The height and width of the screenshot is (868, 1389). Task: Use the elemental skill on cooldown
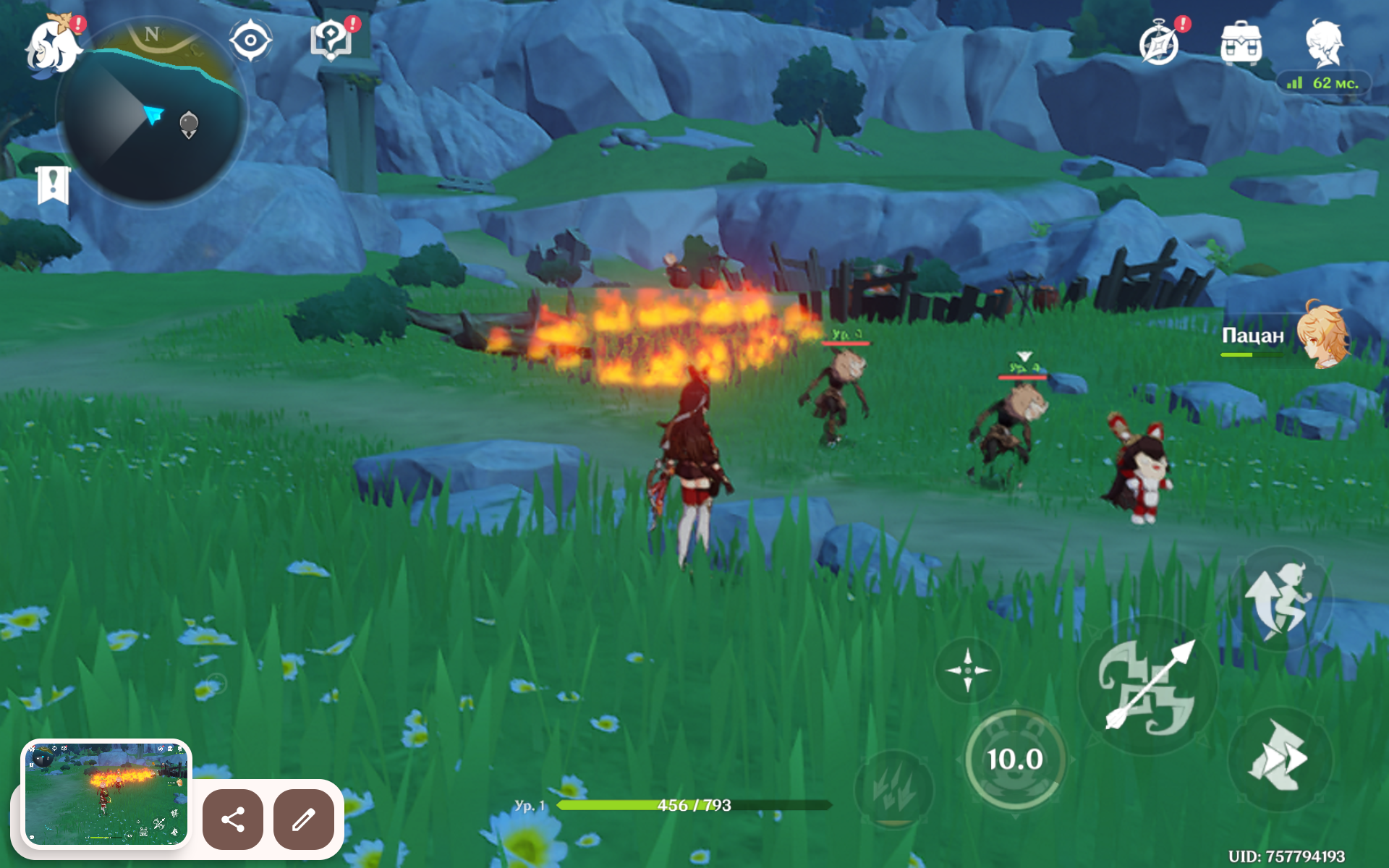(x=1015, y=759)
